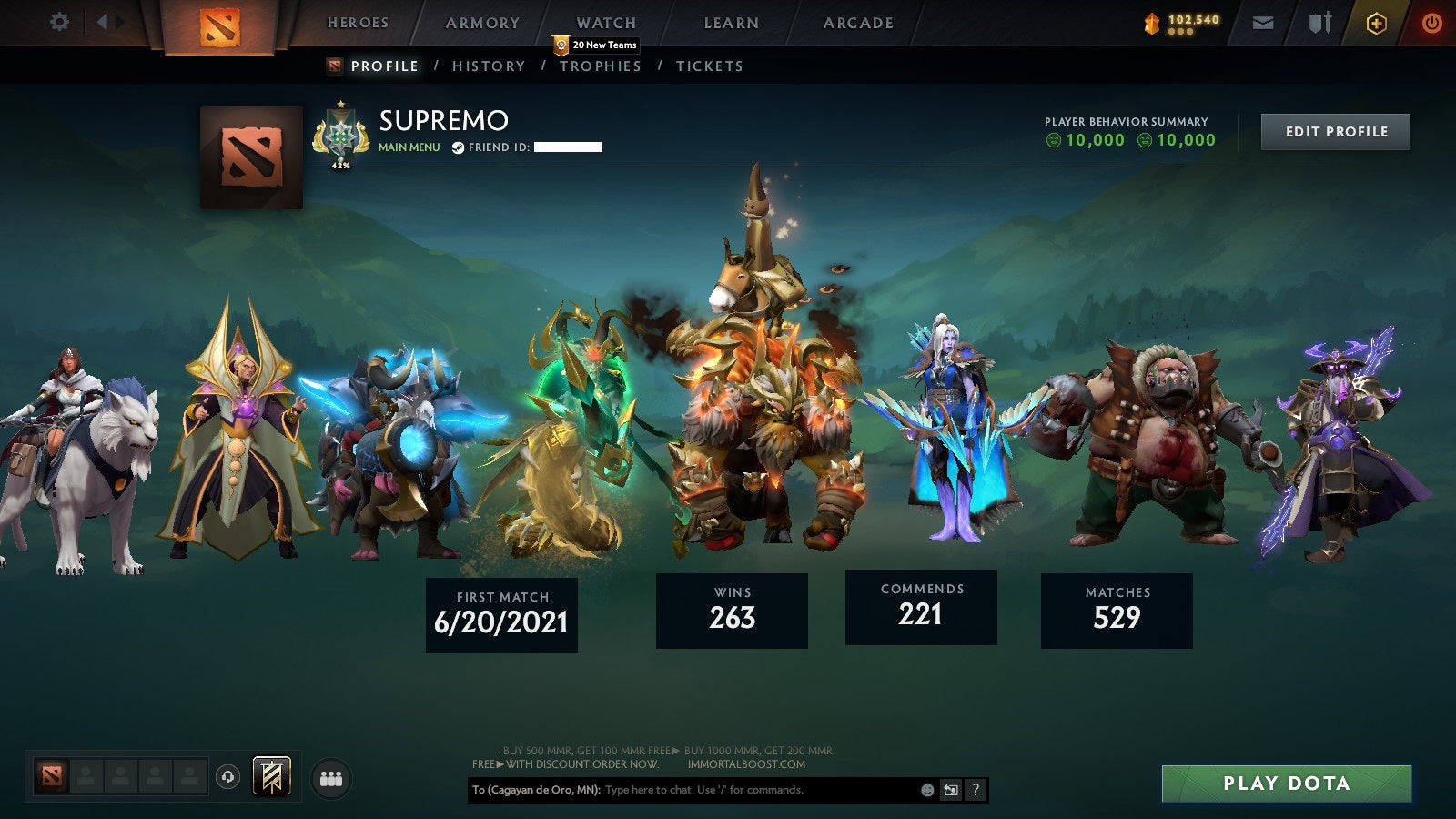Open the WATCH menu
Image resolution: width=1456 pixels, height=819 pixels.
[x=605, y=22]
